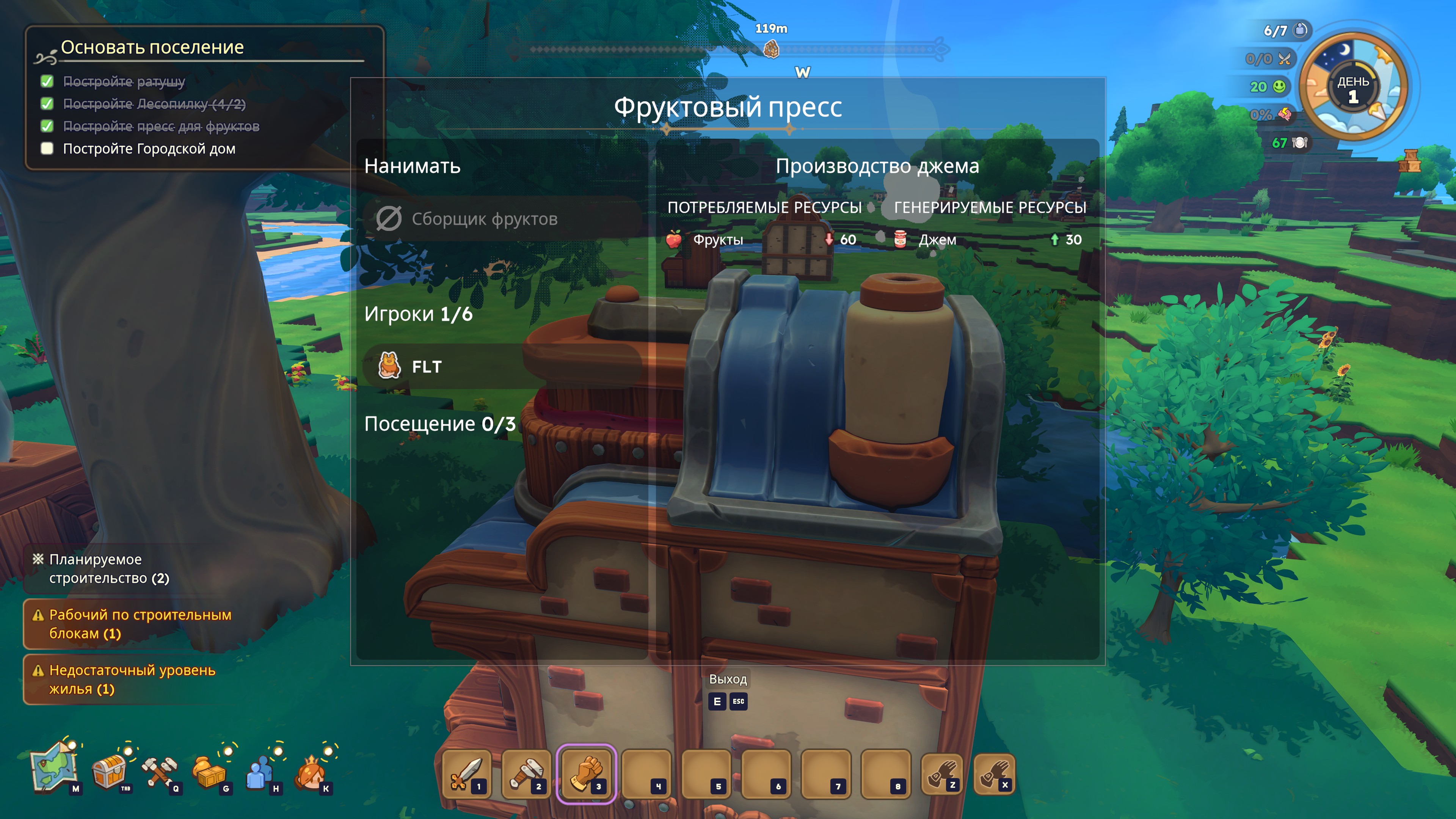Open the Недостаточный уровень жилья warning
This screenshot has height=819, width=1456.
[x=131, y=679]
